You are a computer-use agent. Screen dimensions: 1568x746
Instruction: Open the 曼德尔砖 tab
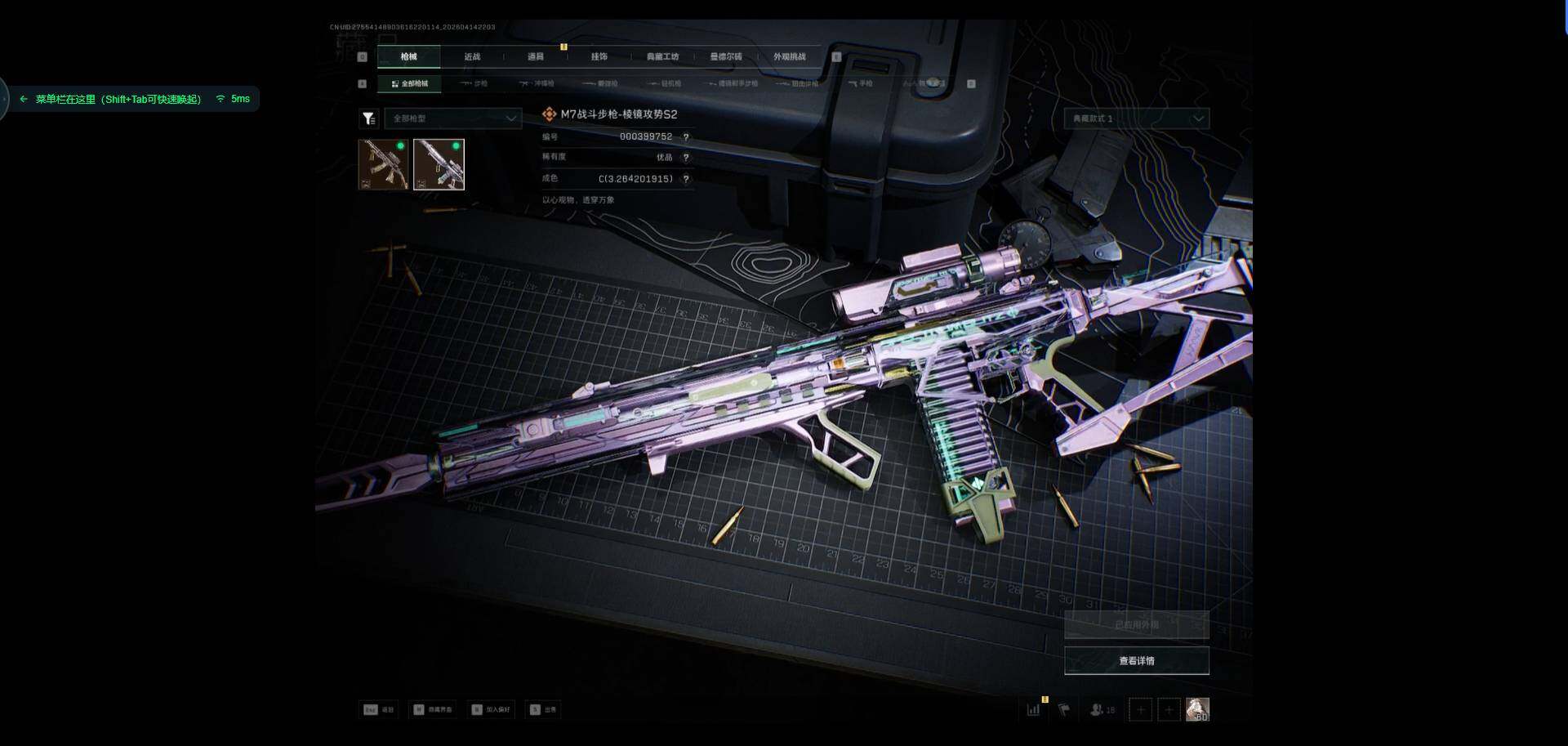click(x=726, y=56)
